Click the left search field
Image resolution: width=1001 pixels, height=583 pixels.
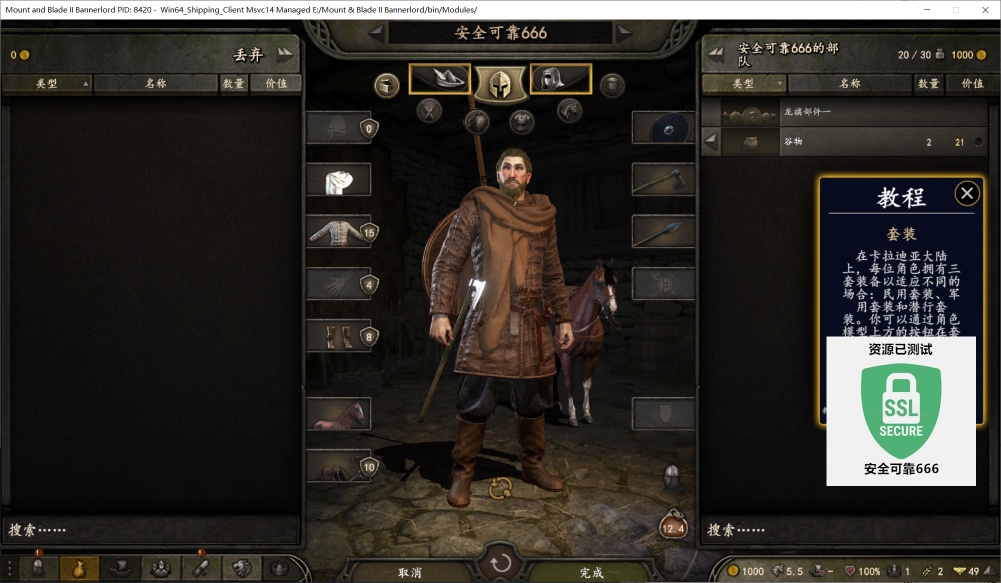point(150,530)
